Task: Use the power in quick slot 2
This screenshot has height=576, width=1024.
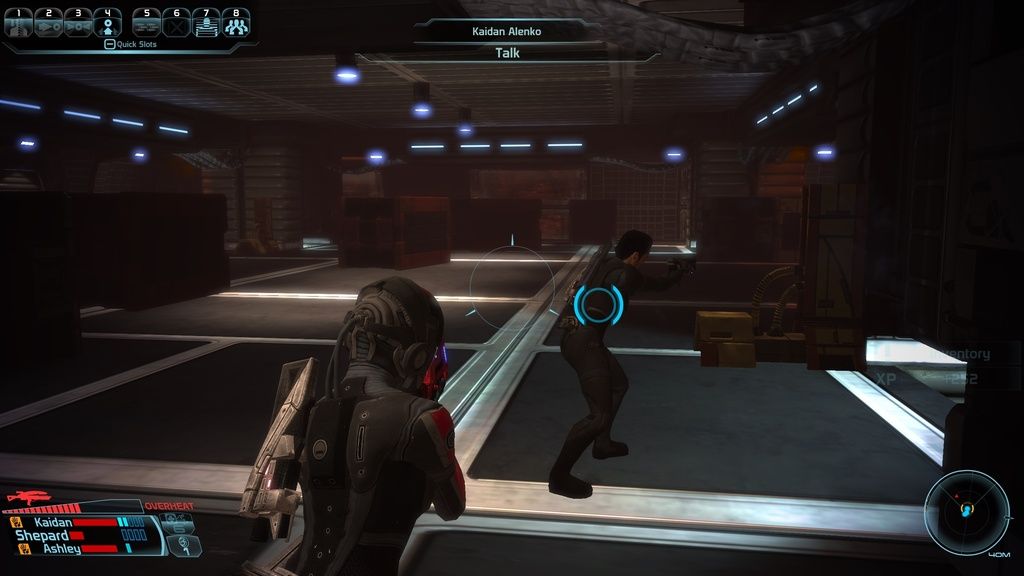Action: click(48, 23)
